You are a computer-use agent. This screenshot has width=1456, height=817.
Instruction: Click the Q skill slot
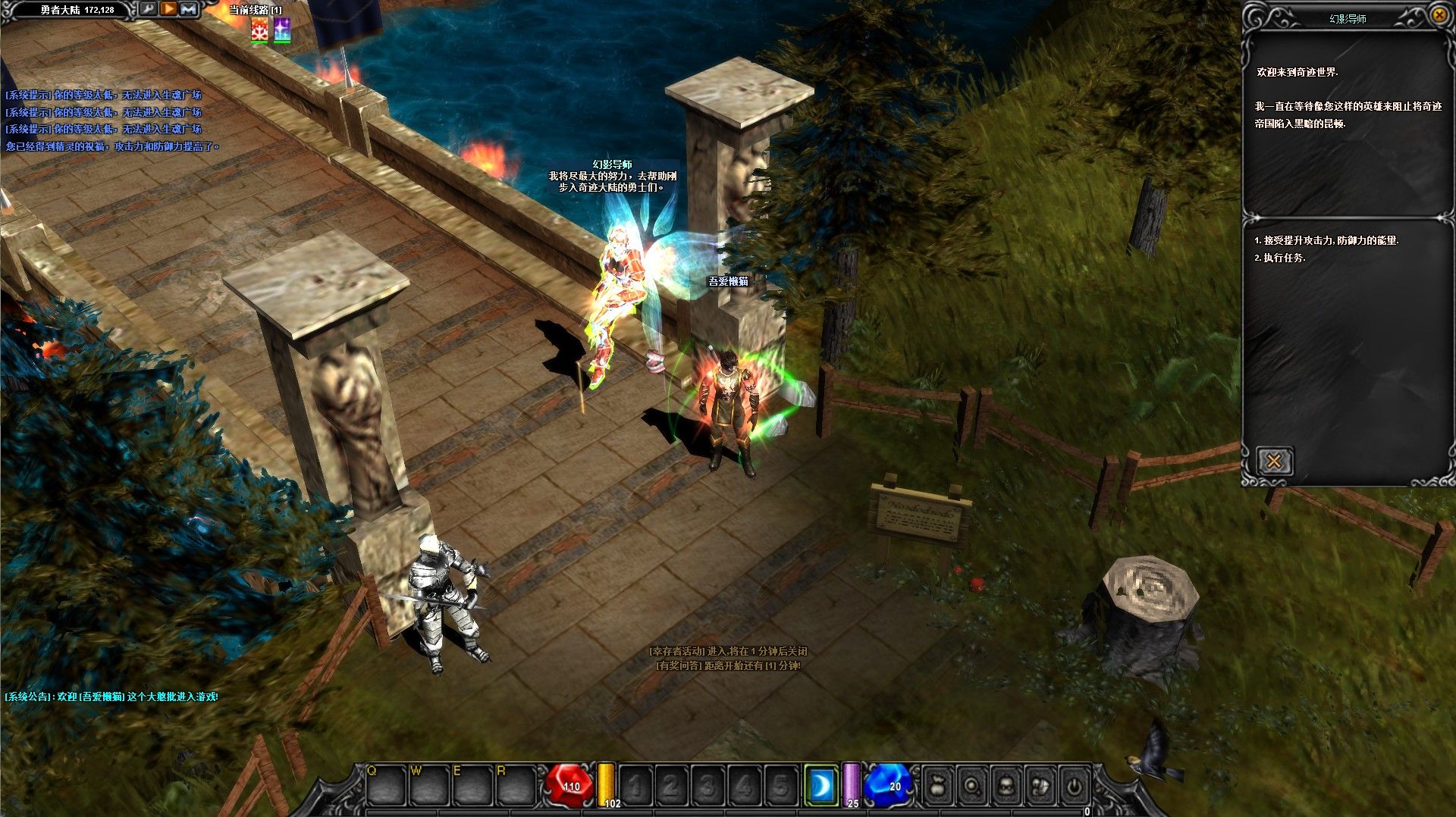(385, 785)
